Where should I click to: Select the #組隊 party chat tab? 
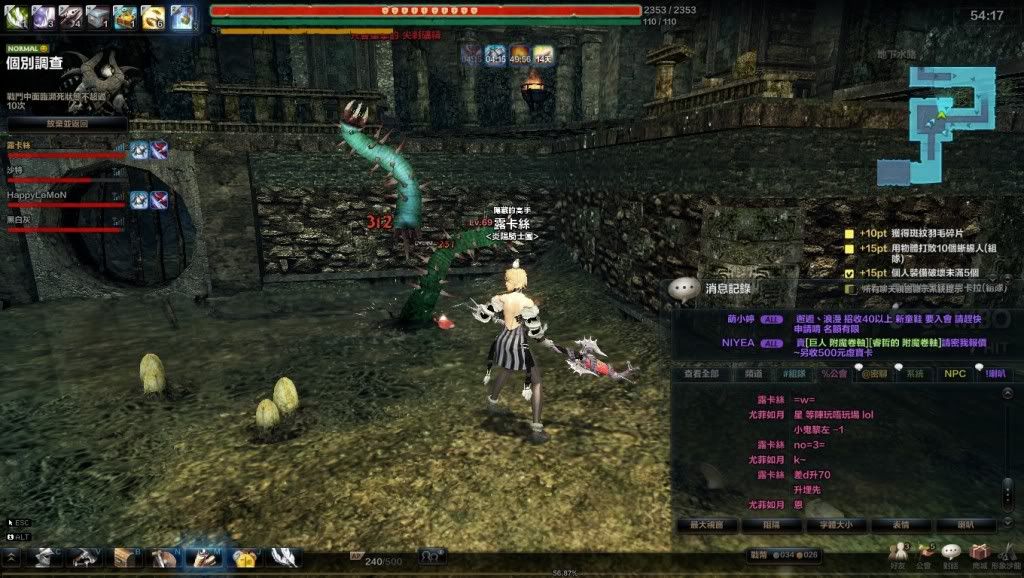coord(799,374)
